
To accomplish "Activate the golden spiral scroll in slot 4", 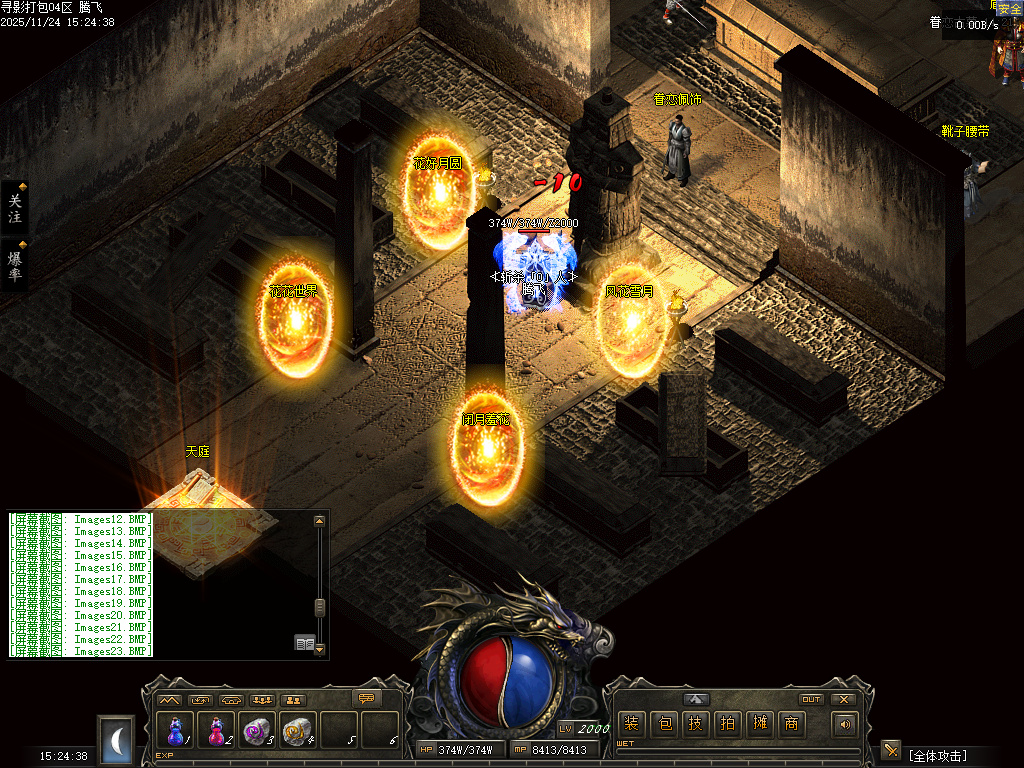I will tap(298, 730).
